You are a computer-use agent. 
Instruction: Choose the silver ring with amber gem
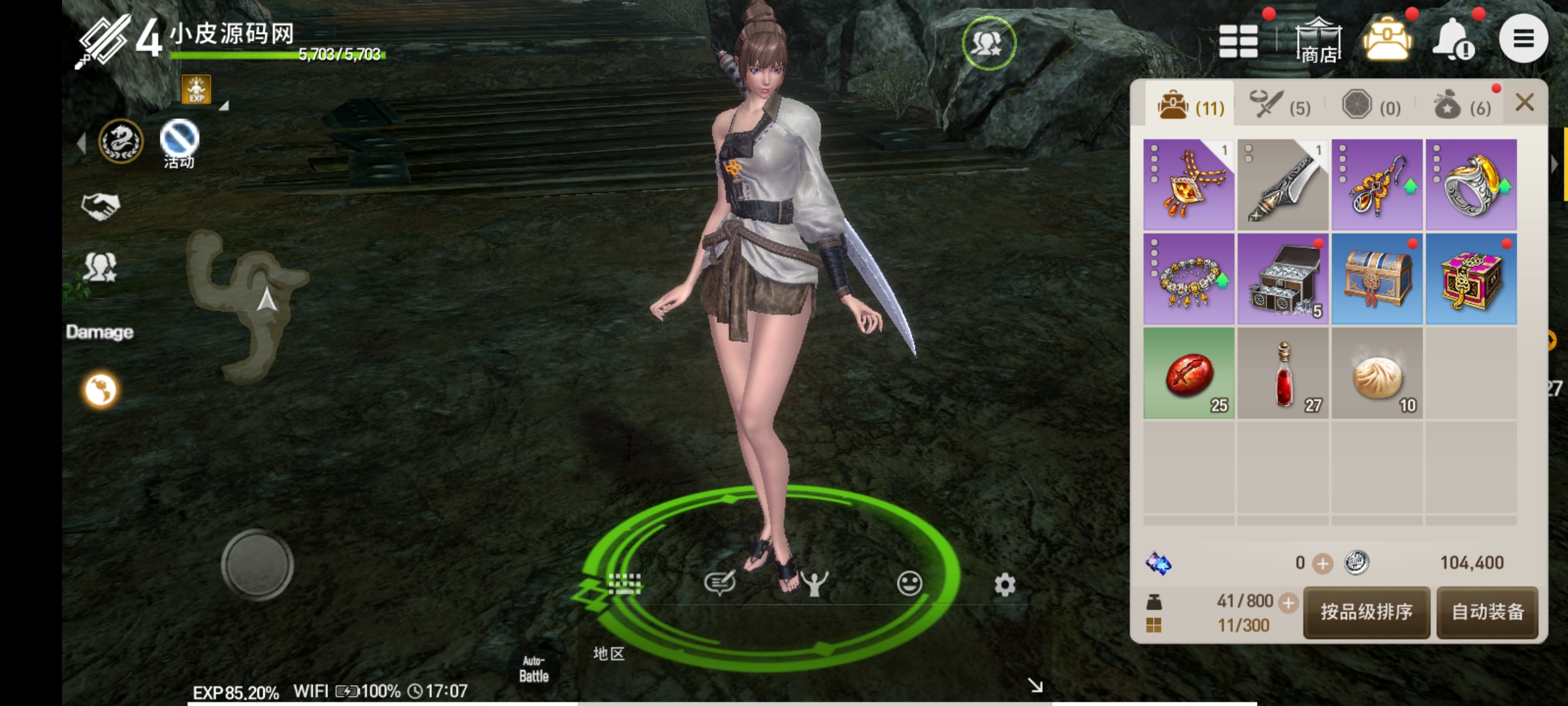tap(1471, 184)
